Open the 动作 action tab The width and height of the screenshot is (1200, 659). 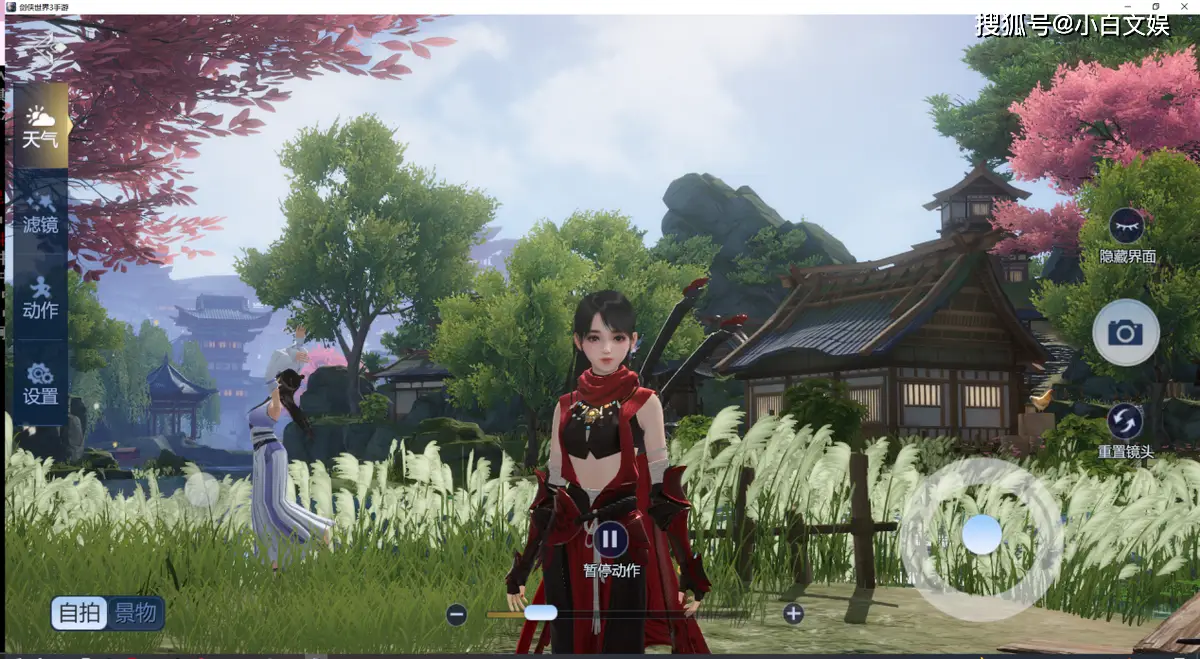tap(40, 297)
